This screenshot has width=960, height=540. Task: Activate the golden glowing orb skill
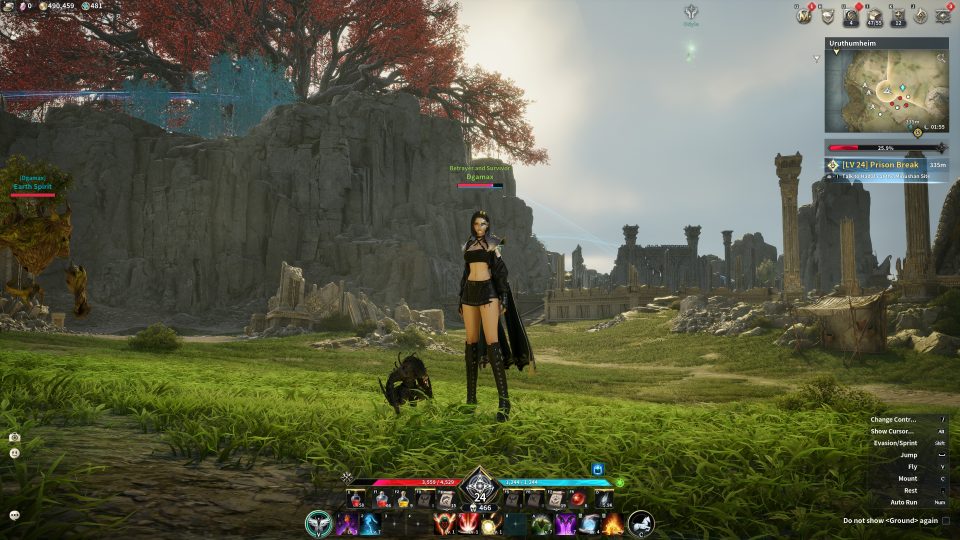(x=490, y=524)
